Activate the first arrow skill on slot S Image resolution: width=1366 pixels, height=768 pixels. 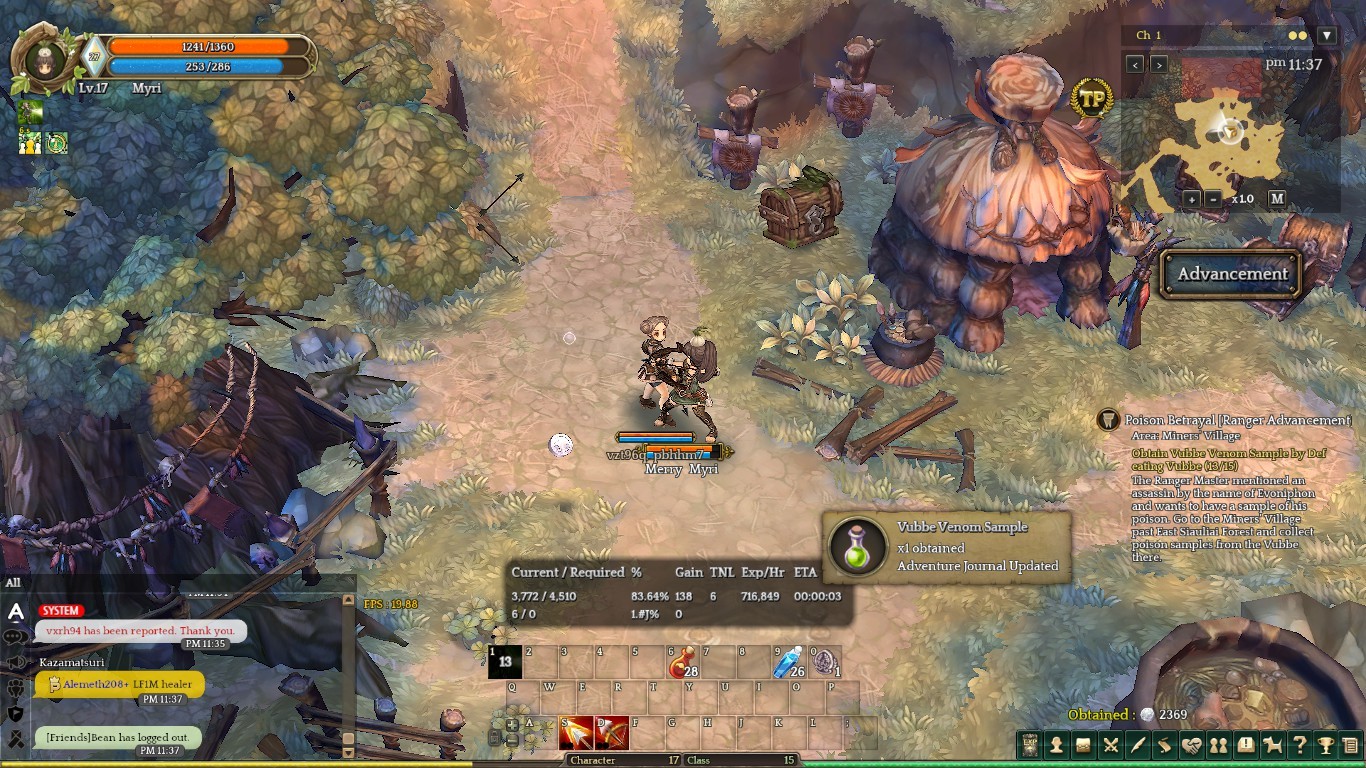pyautogui.click(x=576, y=734)
